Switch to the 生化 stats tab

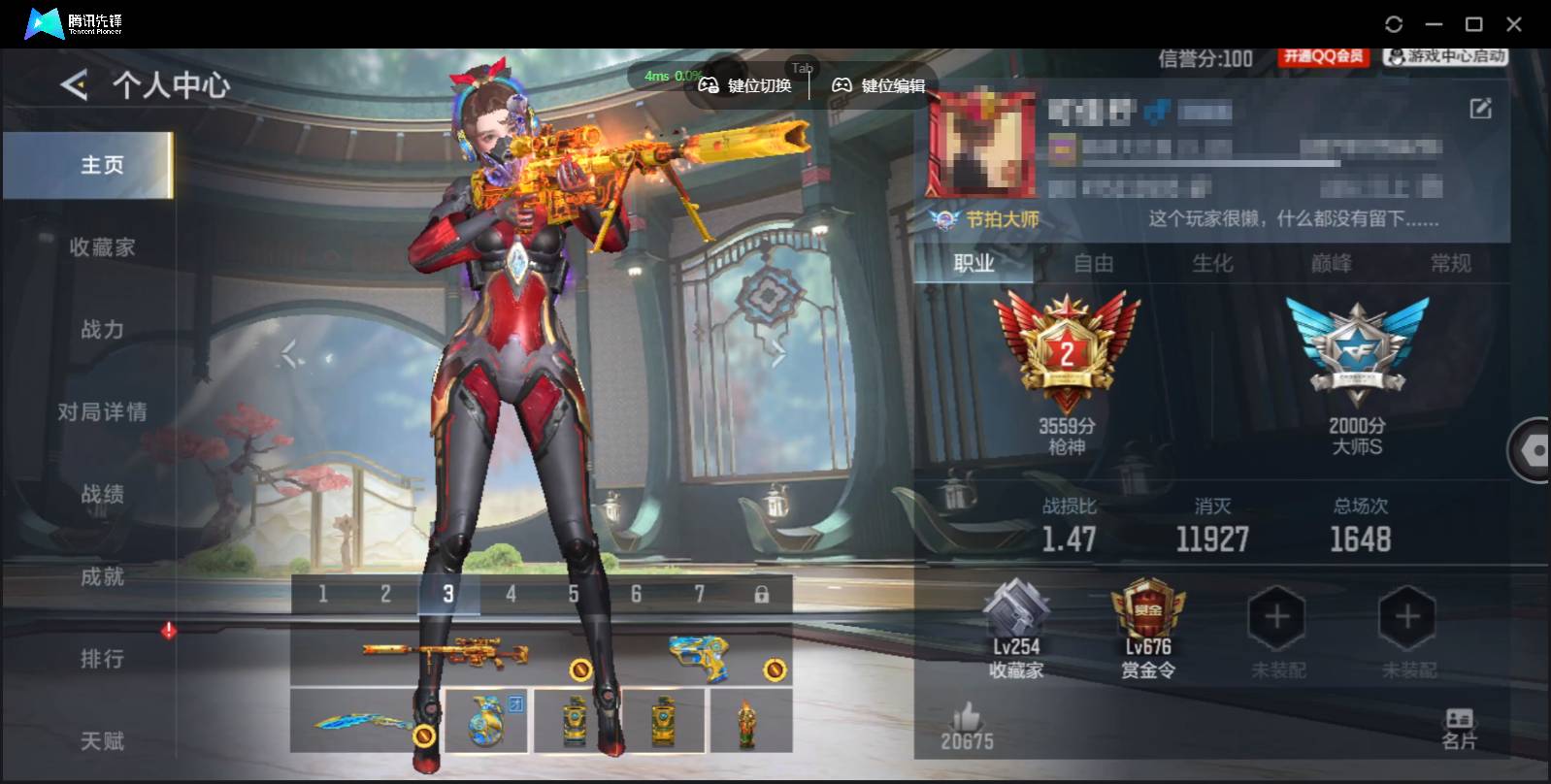[x=1212, y=264]
